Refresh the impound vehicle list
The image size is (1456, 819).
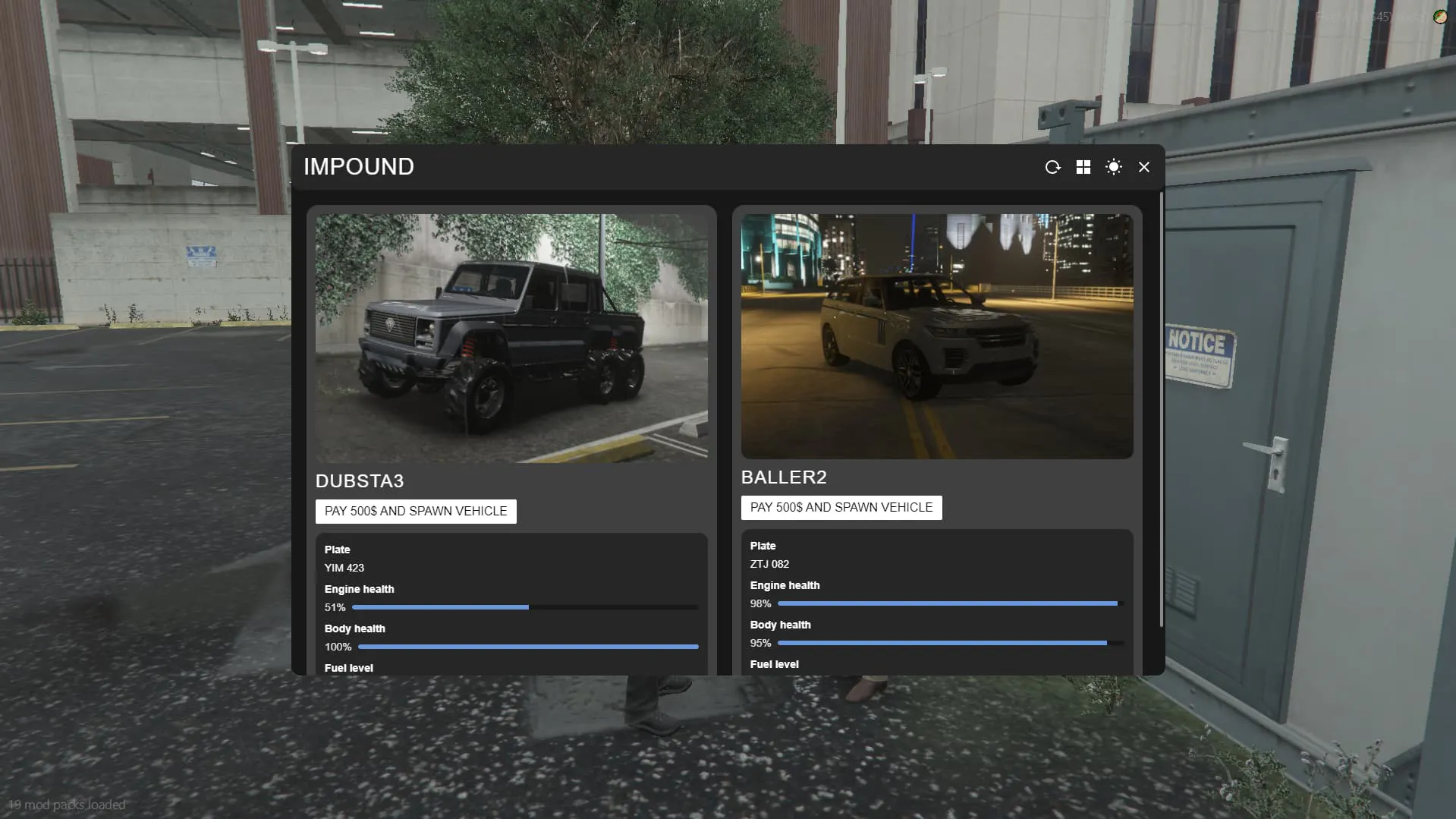pyautogui.click(x=1052, y=167)
